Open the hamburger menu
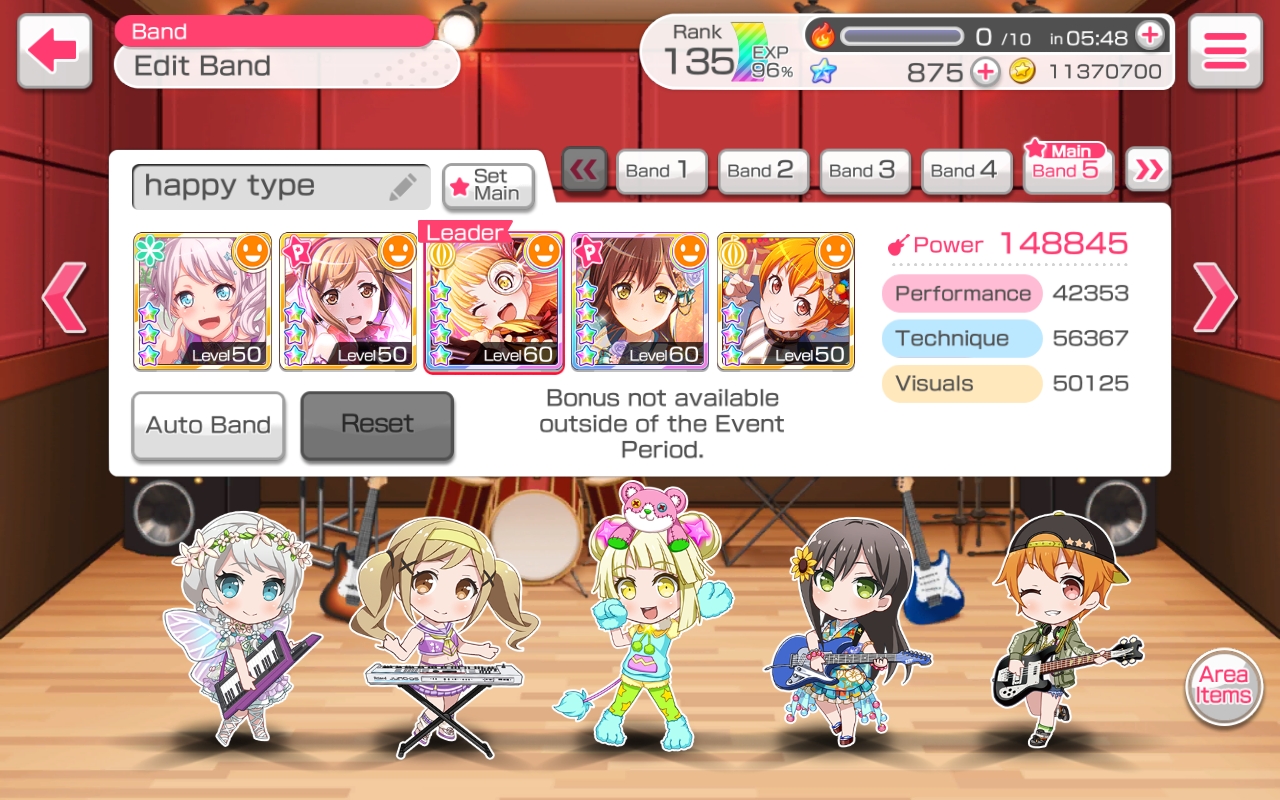The image size is (1280, 800). pos(1224,51)
